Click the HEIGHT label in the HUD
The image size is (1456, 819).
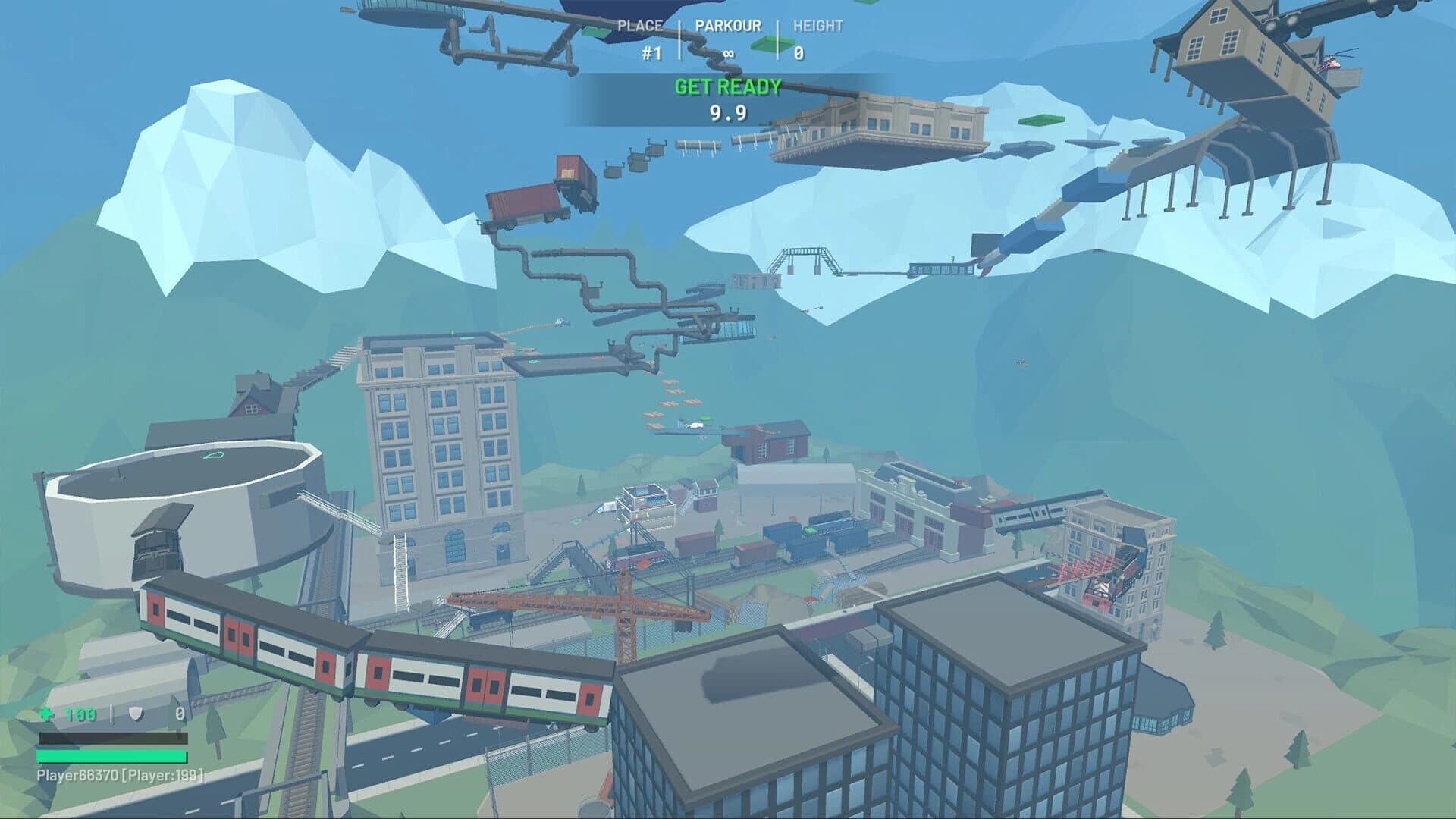(x=817, y=25)
